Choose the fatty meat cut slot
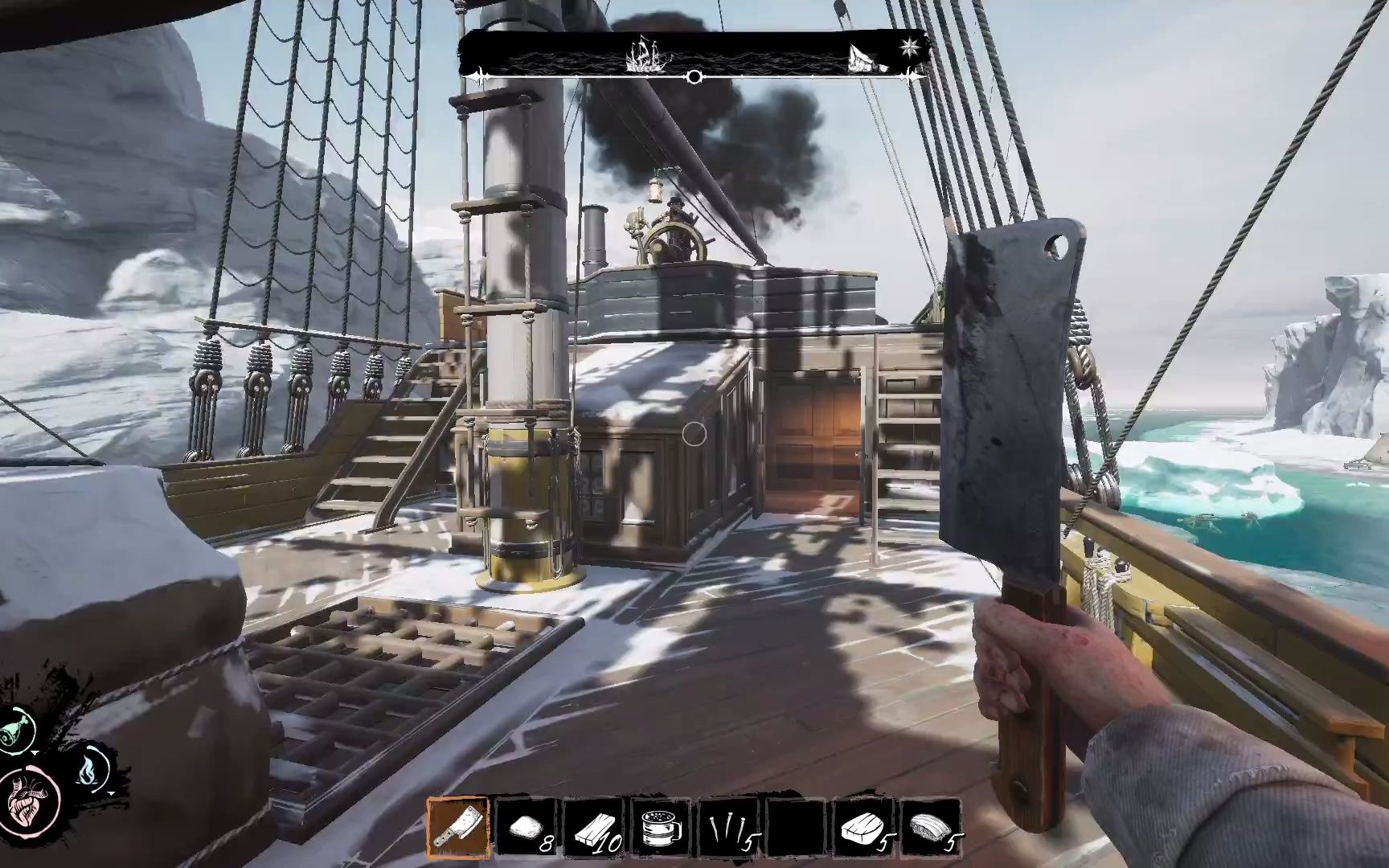Image resolution: width=1389 pixels, height=868 pixels. click(x=931, y=827)
